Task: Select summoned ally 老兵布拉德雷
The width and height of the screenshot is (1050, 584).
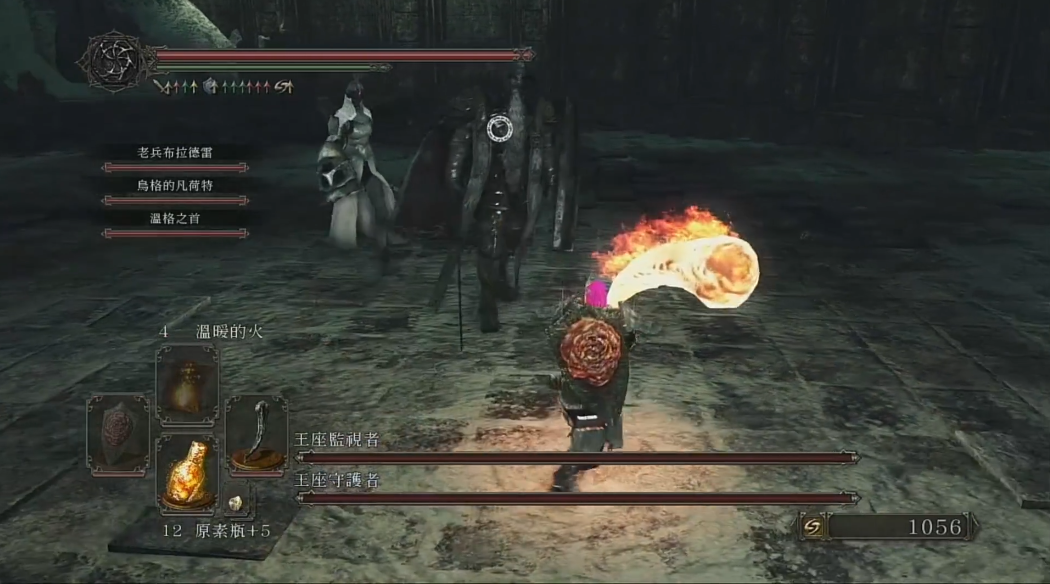Action: point(175,153)
